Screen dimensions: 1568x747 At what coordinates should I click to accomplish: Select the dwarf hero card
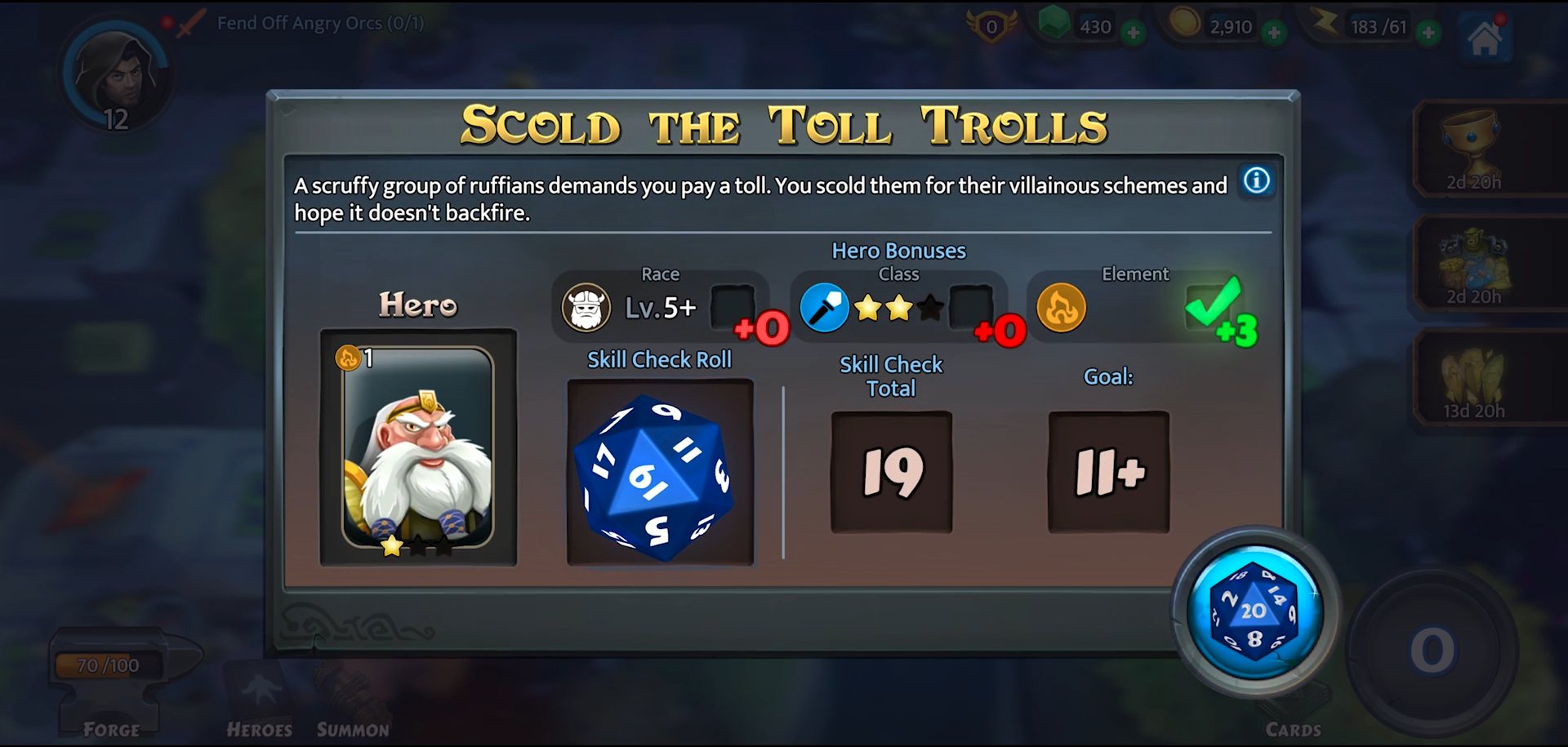(x=418, y=447)
